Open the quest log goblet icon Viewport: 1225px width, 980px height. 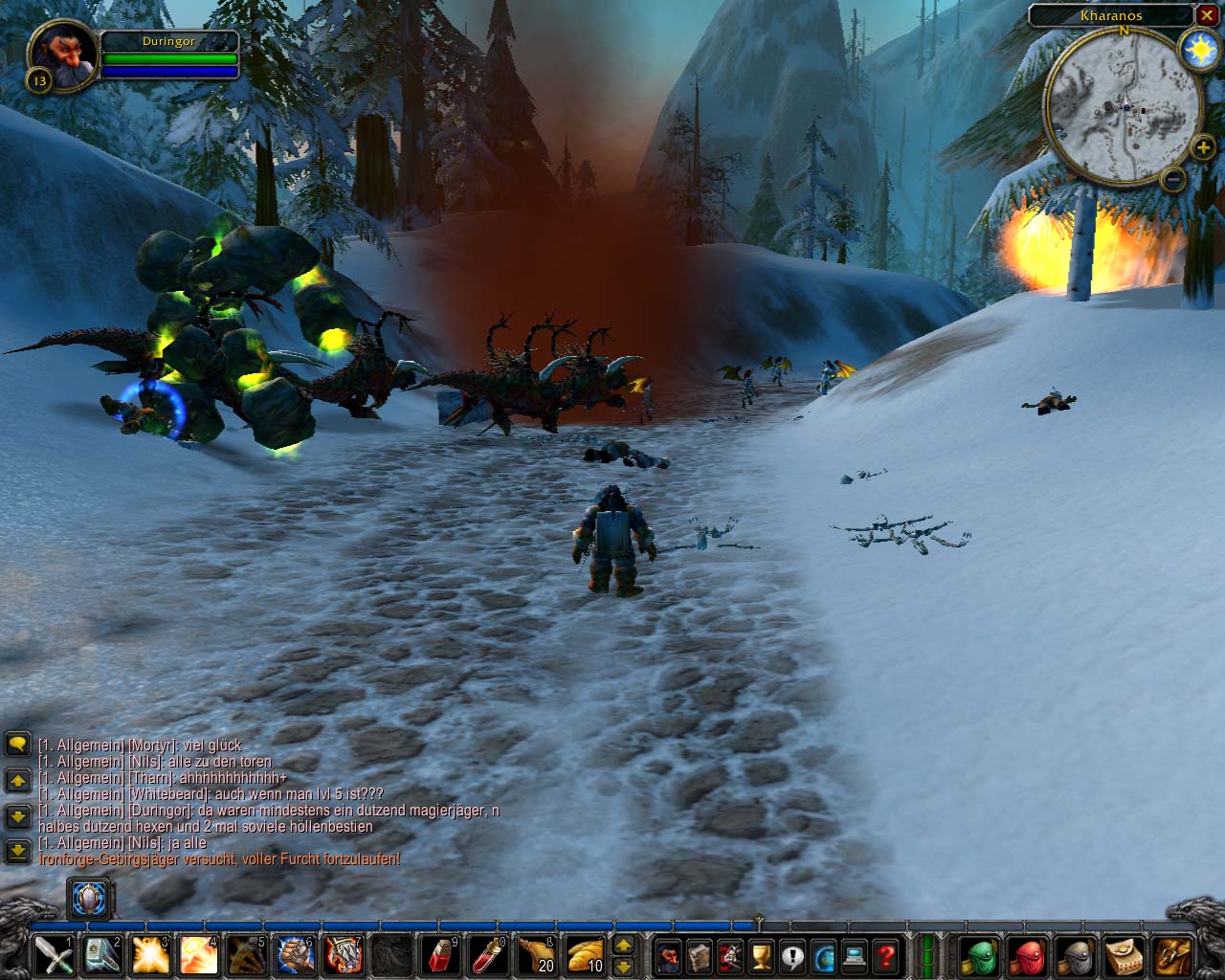(761, 955)
